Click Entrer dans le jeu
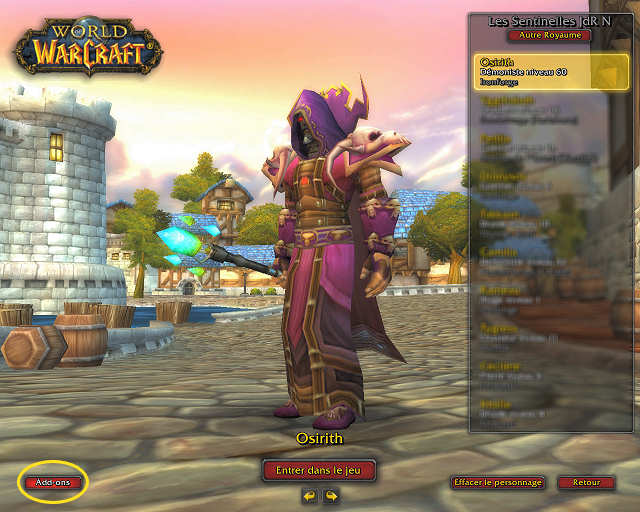 click(x=319, y=469)
